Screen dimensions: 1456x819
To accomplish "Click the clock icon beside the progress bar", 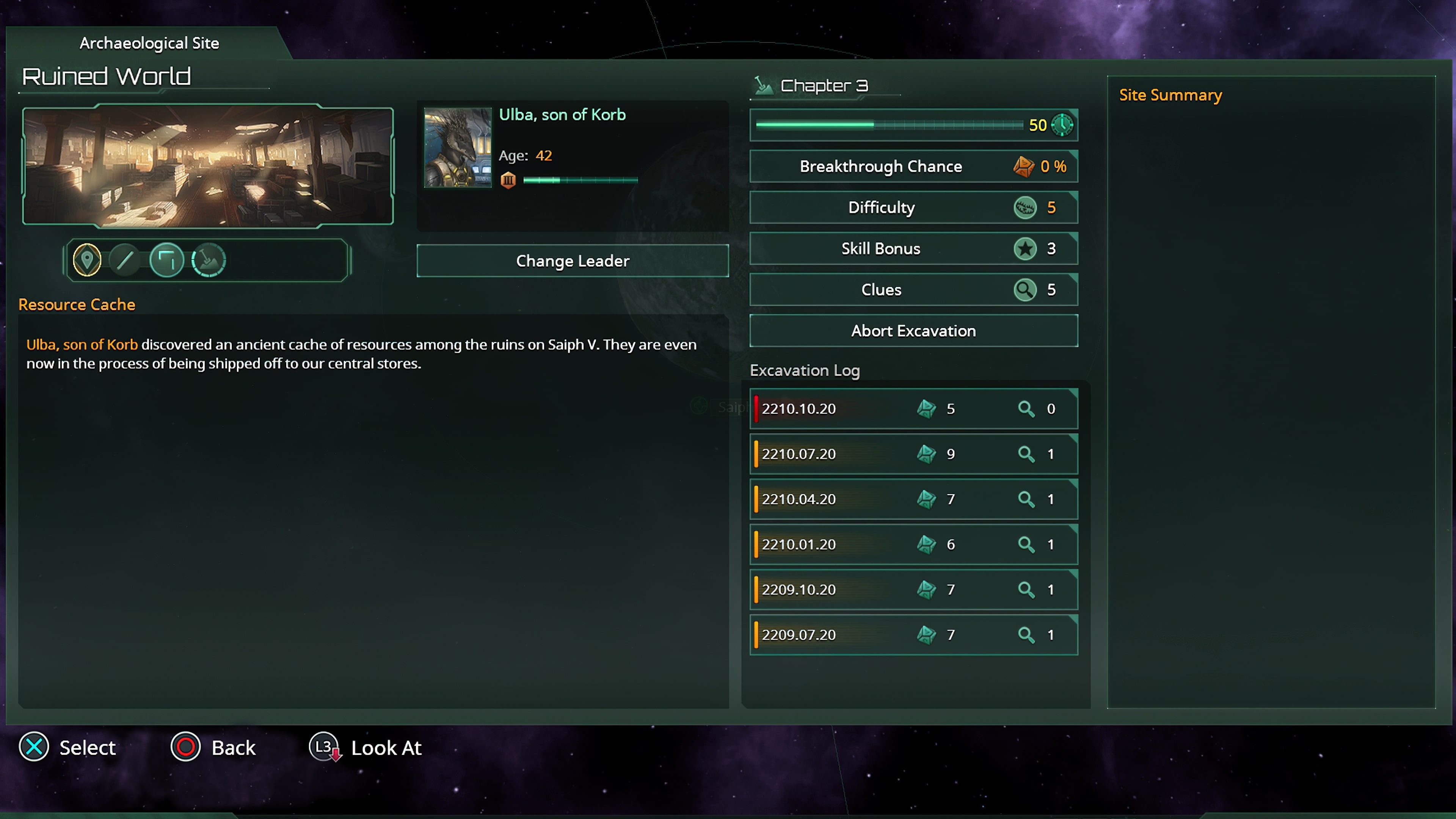I will (1062, 125).
